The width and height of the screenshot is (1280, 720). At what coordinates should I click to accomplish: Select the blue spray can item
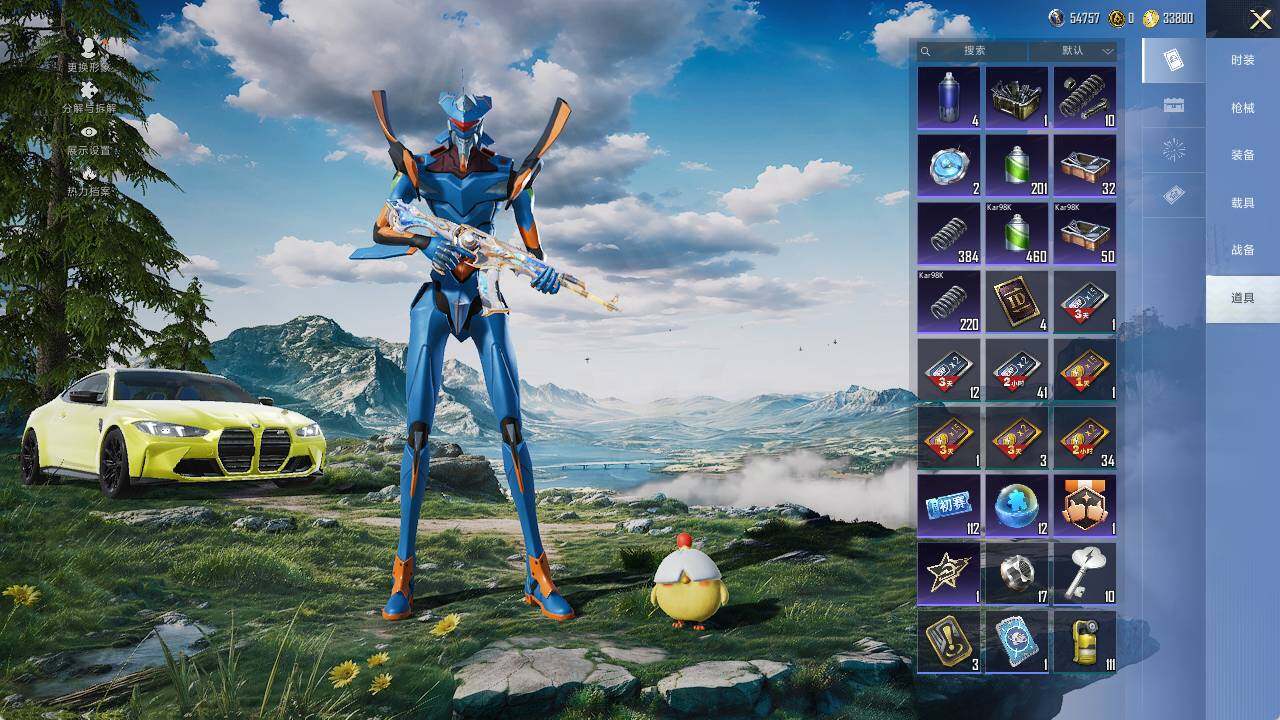click(x=949, y=98)
